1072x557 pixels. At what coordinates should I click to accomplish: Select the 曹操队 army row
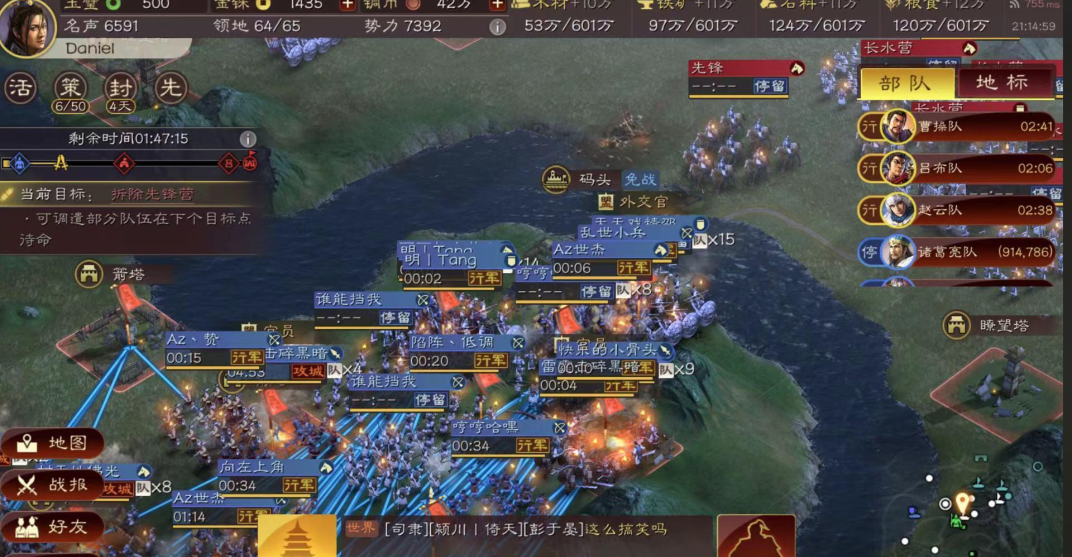(x=960, y=127)
